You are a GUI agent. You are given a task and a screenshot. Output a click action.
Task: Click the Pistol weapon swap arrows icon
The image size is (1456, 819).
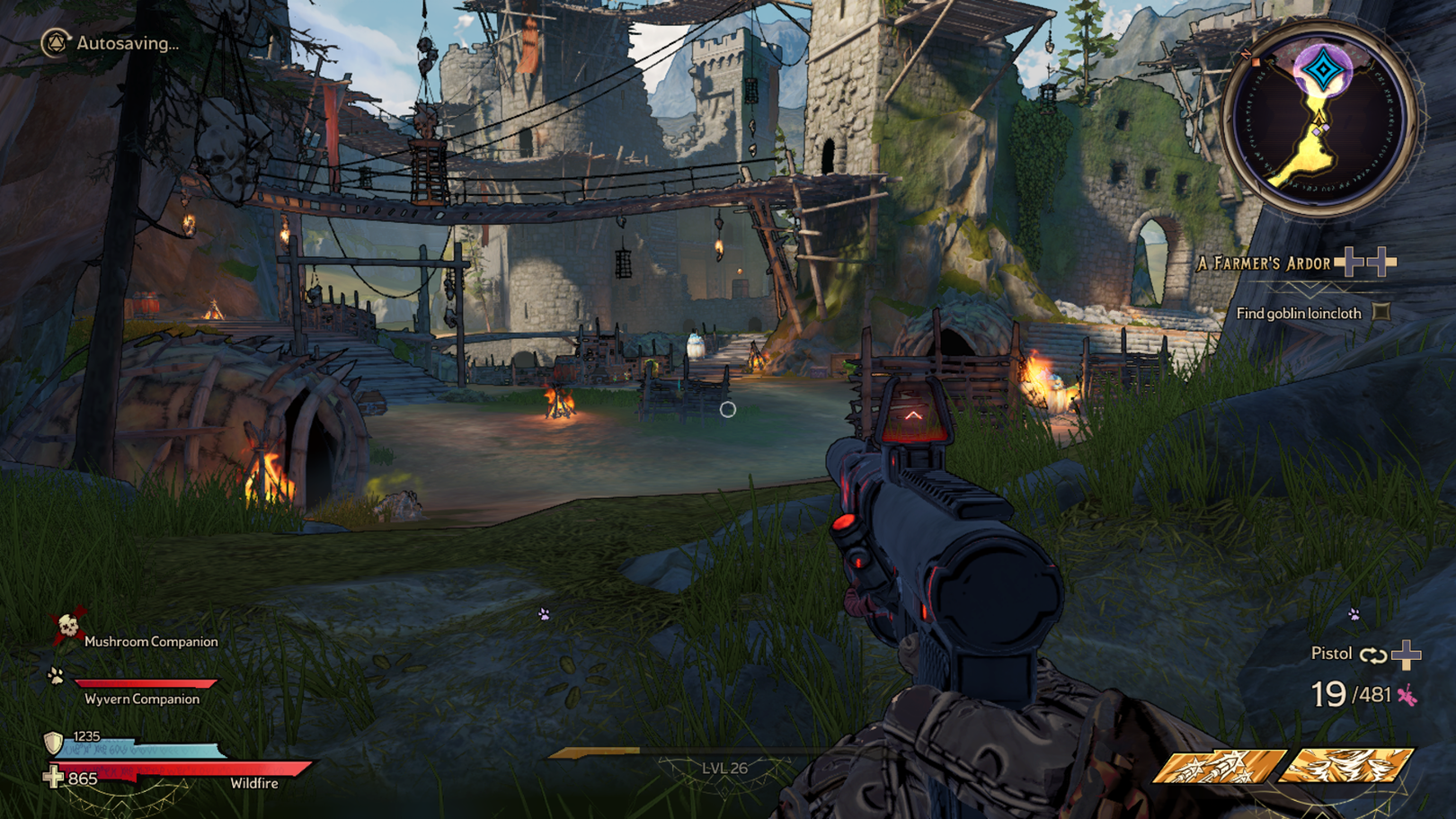pos(1372,655)
